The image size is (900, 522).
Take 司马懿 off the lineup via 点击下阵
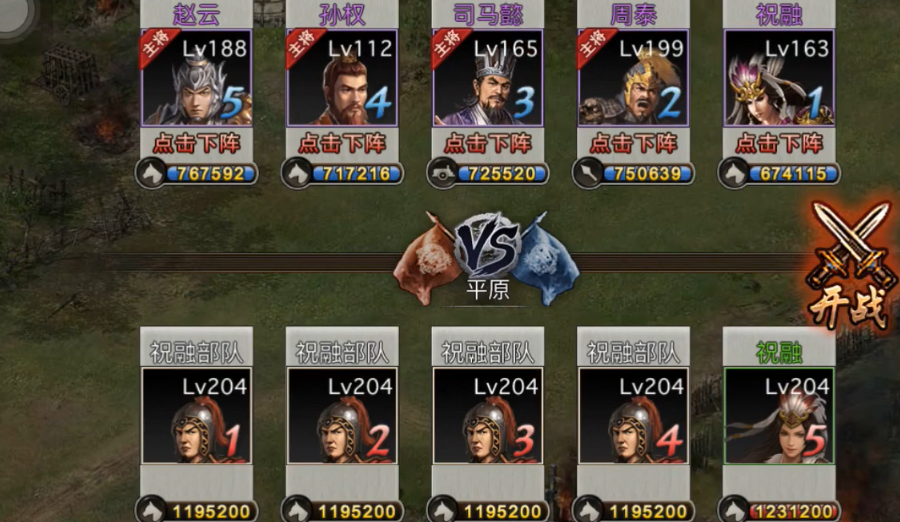[x=488, y=142]
